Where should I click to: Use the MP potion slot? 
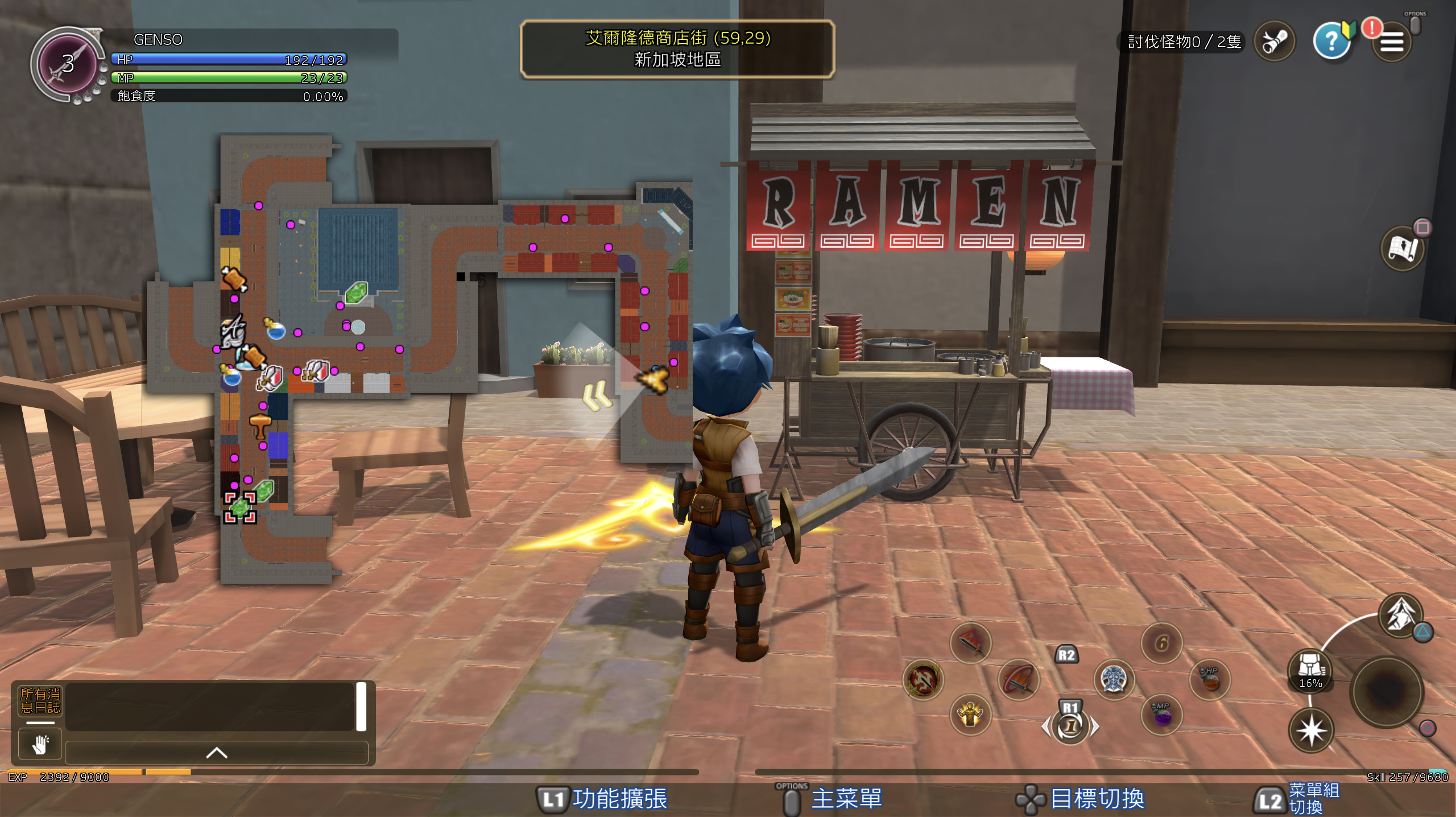click(x=1161, y=715)
